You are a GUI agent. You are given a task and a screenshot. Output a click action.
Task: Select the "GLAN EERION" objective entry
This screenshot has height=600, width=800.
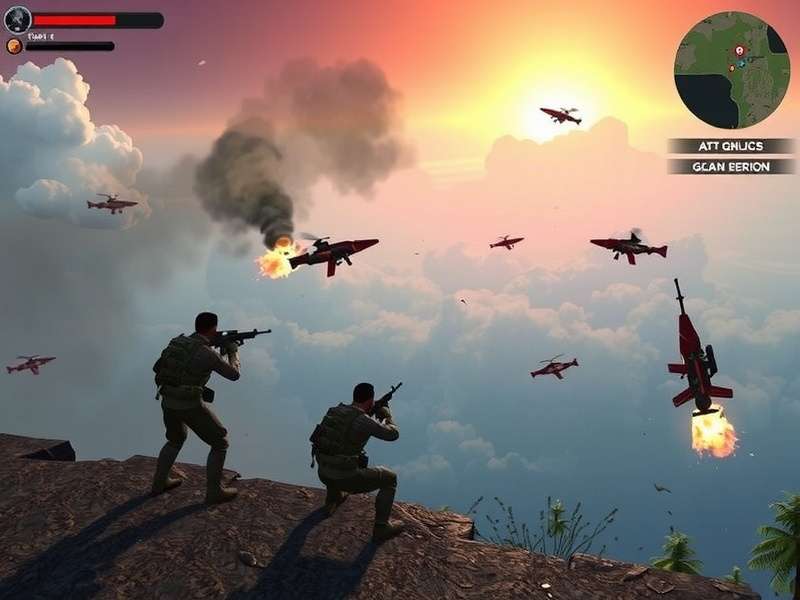[731, 167]
